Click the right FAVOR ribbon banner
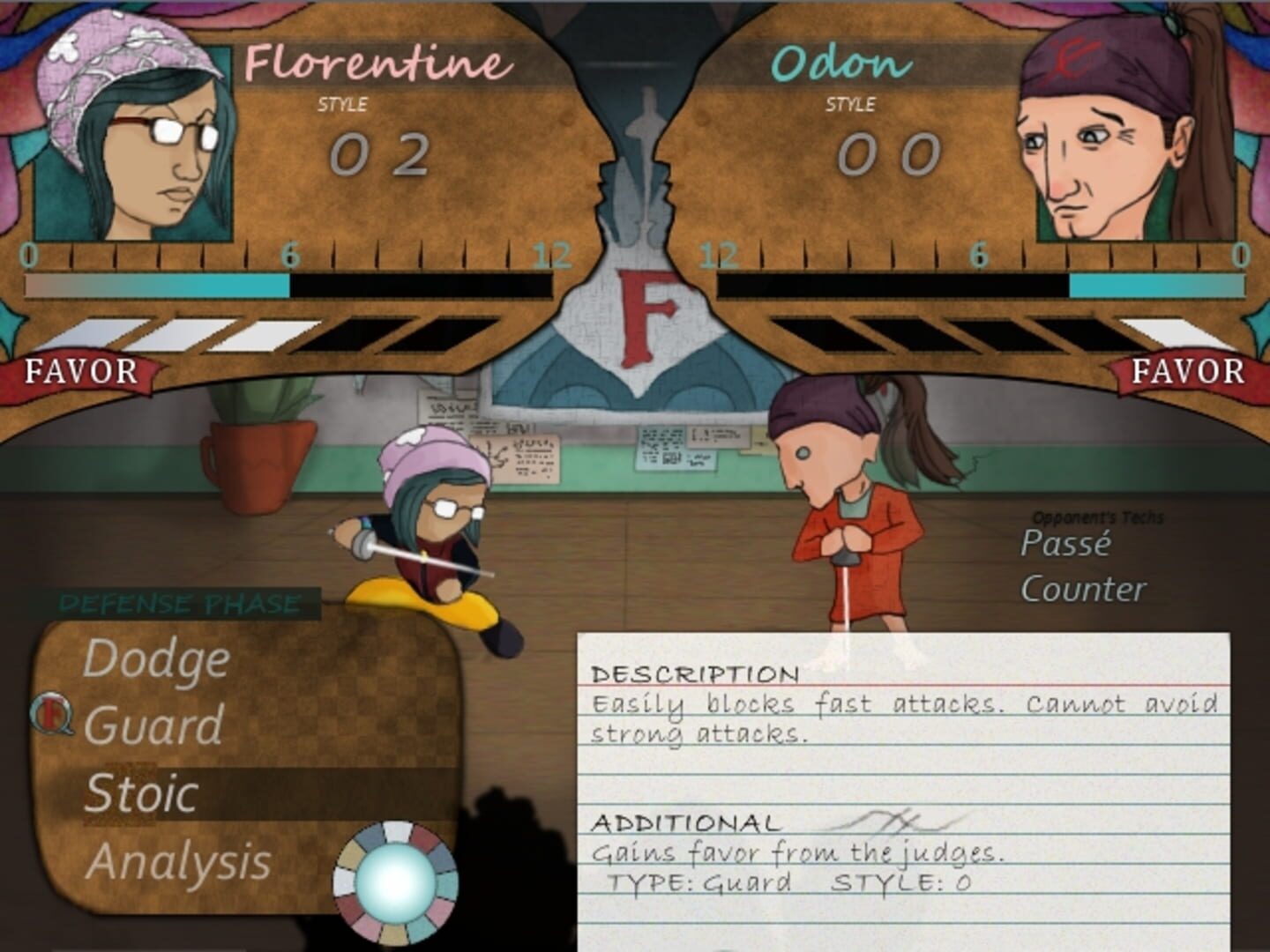1270x952 pixels. [x=1191, y=371]
